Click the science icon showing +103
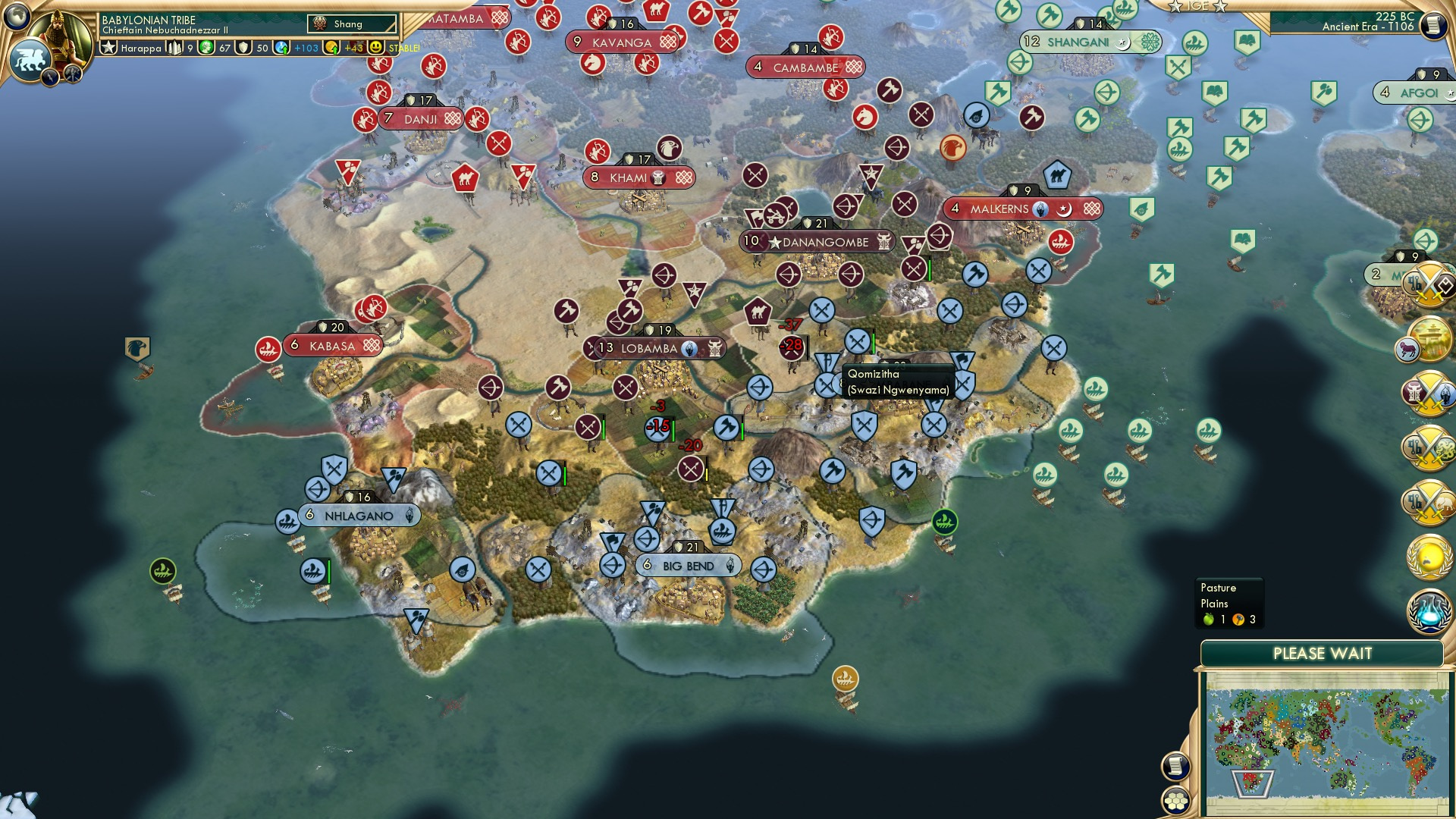 281,48
